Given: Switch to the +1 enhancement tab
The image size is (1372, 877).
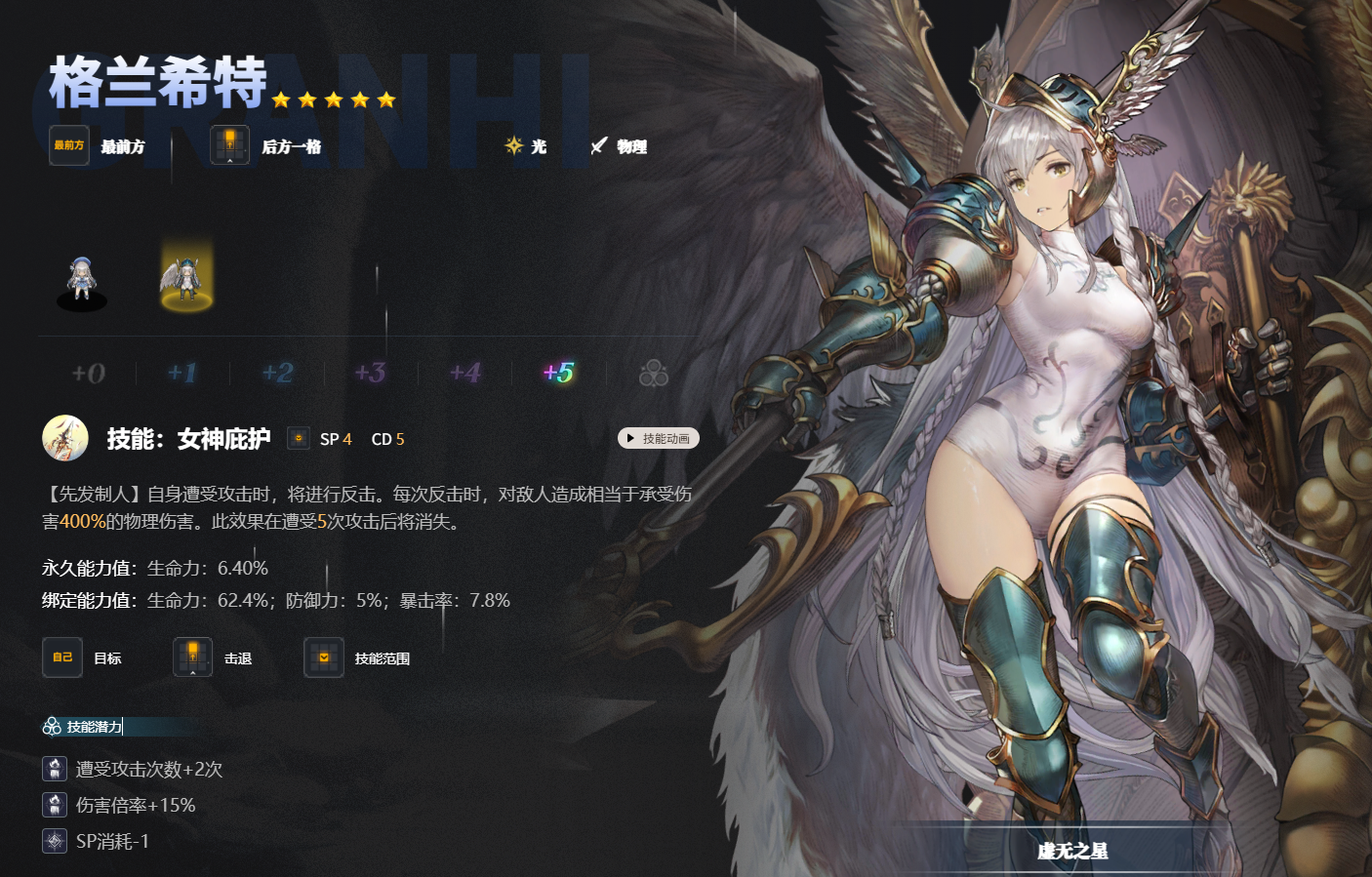Looking at the screenshot, I should [182, 373].
